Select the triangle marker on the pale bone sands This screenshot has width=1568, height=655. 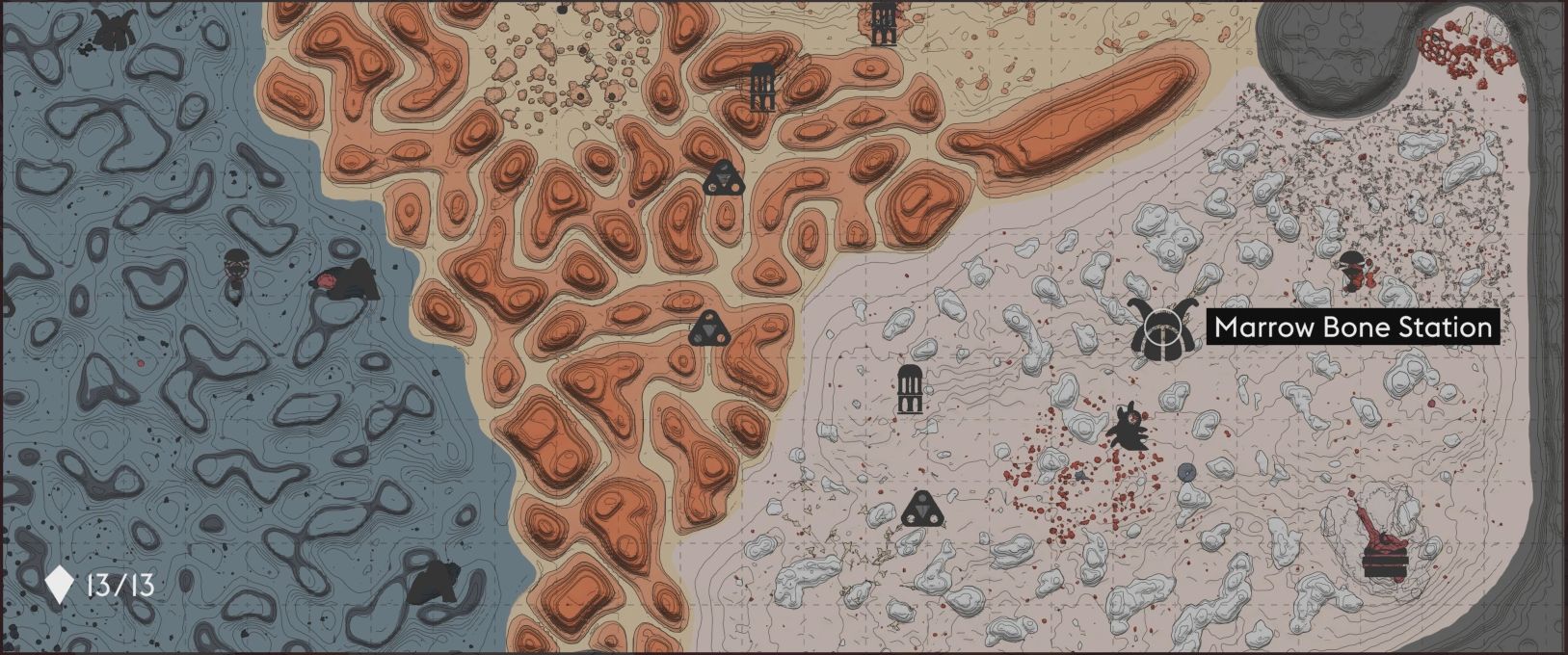tap(922, 509)
